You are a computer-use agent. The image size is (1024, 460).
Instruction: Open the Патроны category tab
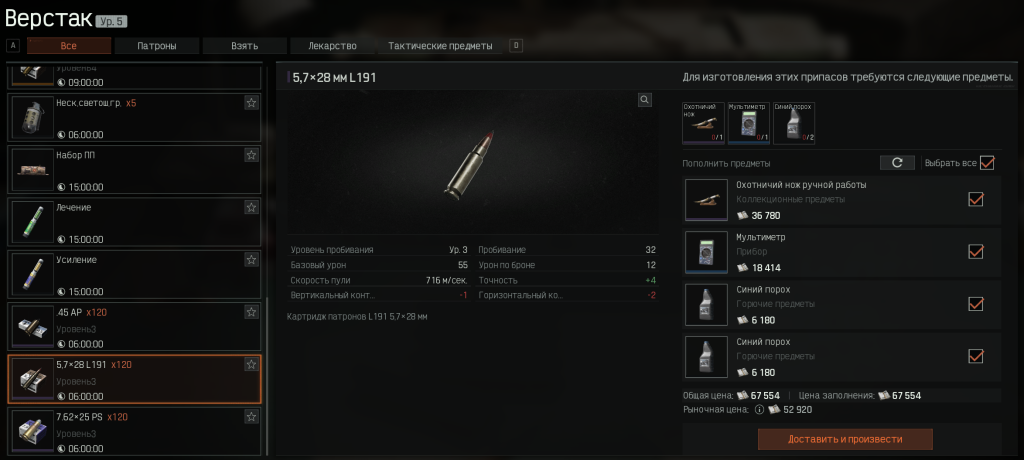(157, 46)
